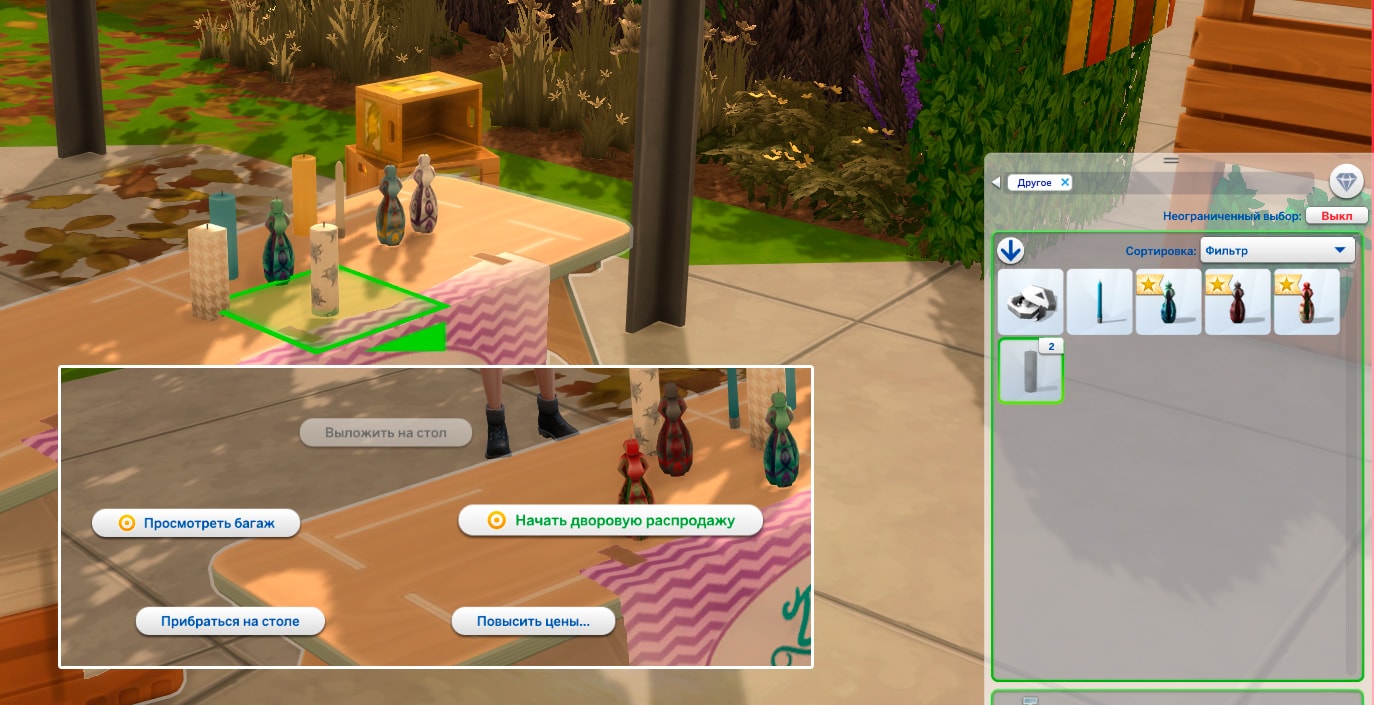This screenshot has height=705, width=1374.
Task: Select the grey pillar candle stack
Action: pyautogui.click(x=1030, y=371)
